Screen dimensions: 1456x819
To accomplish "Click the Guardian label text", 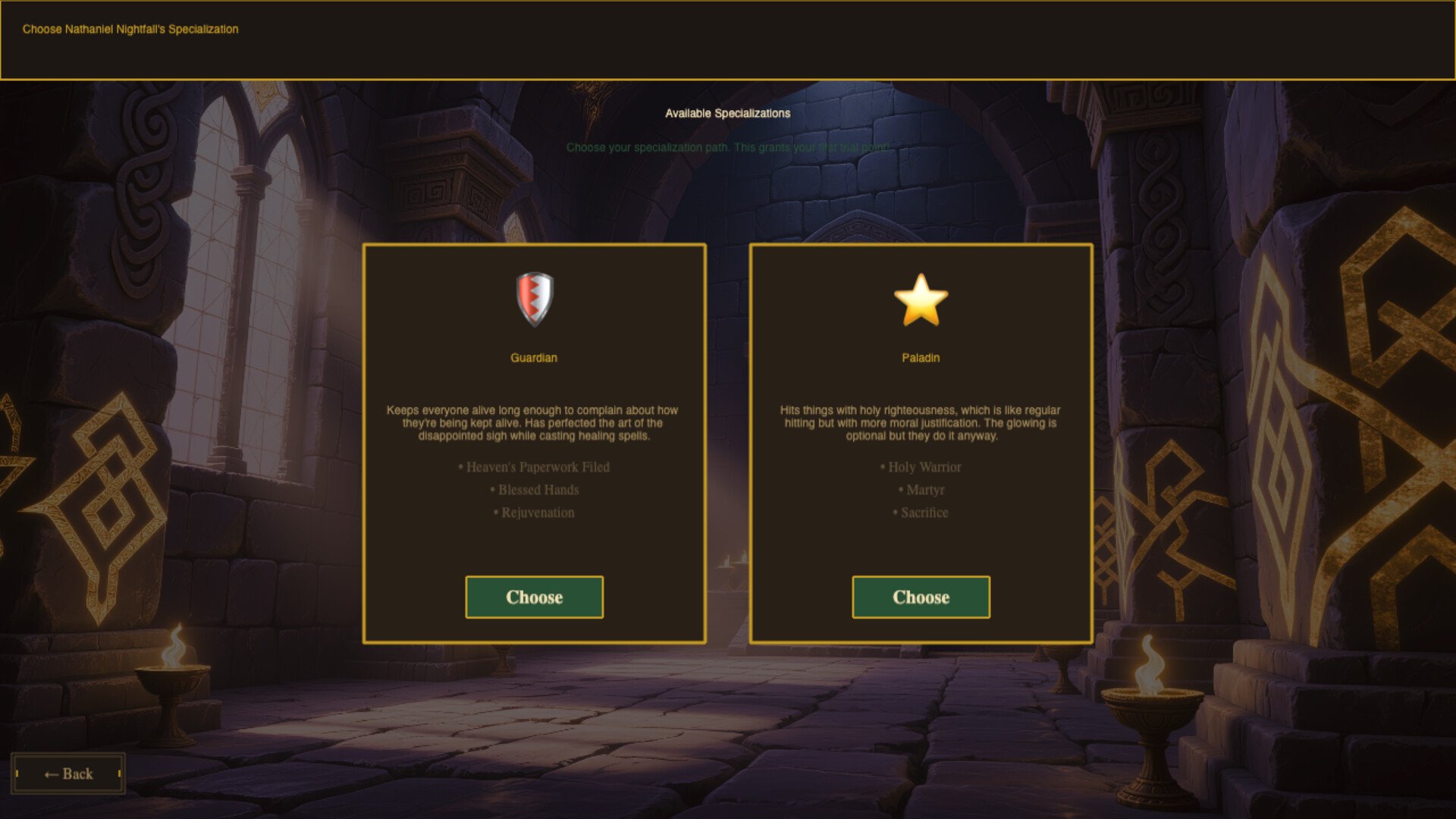I will [534, 357].
